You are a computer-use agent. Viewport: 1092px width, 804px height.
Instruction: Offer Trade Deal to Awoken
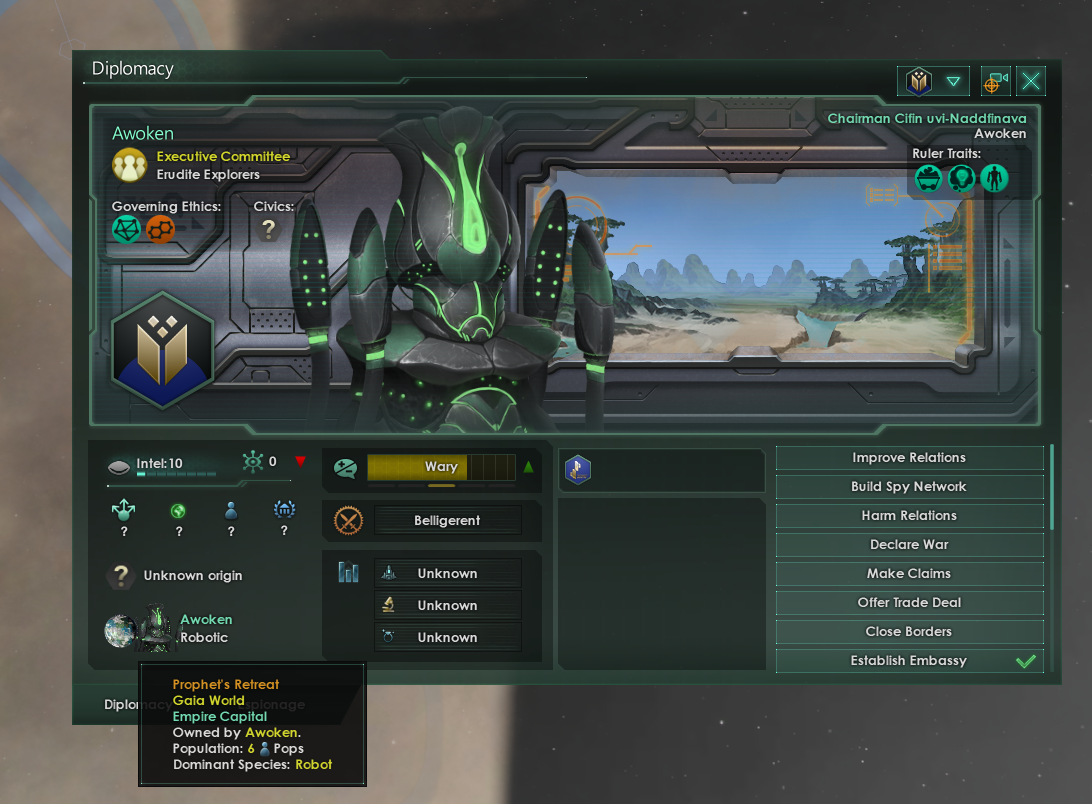tap(909, 603)
